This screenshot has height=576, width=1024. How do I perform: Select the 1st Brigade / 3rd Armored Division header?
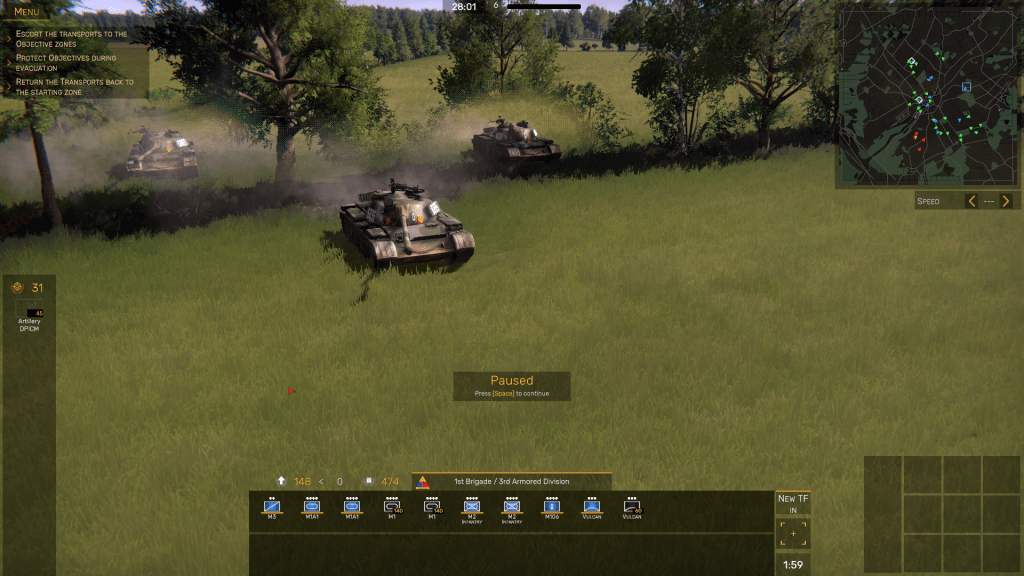[x=511, y=482]
